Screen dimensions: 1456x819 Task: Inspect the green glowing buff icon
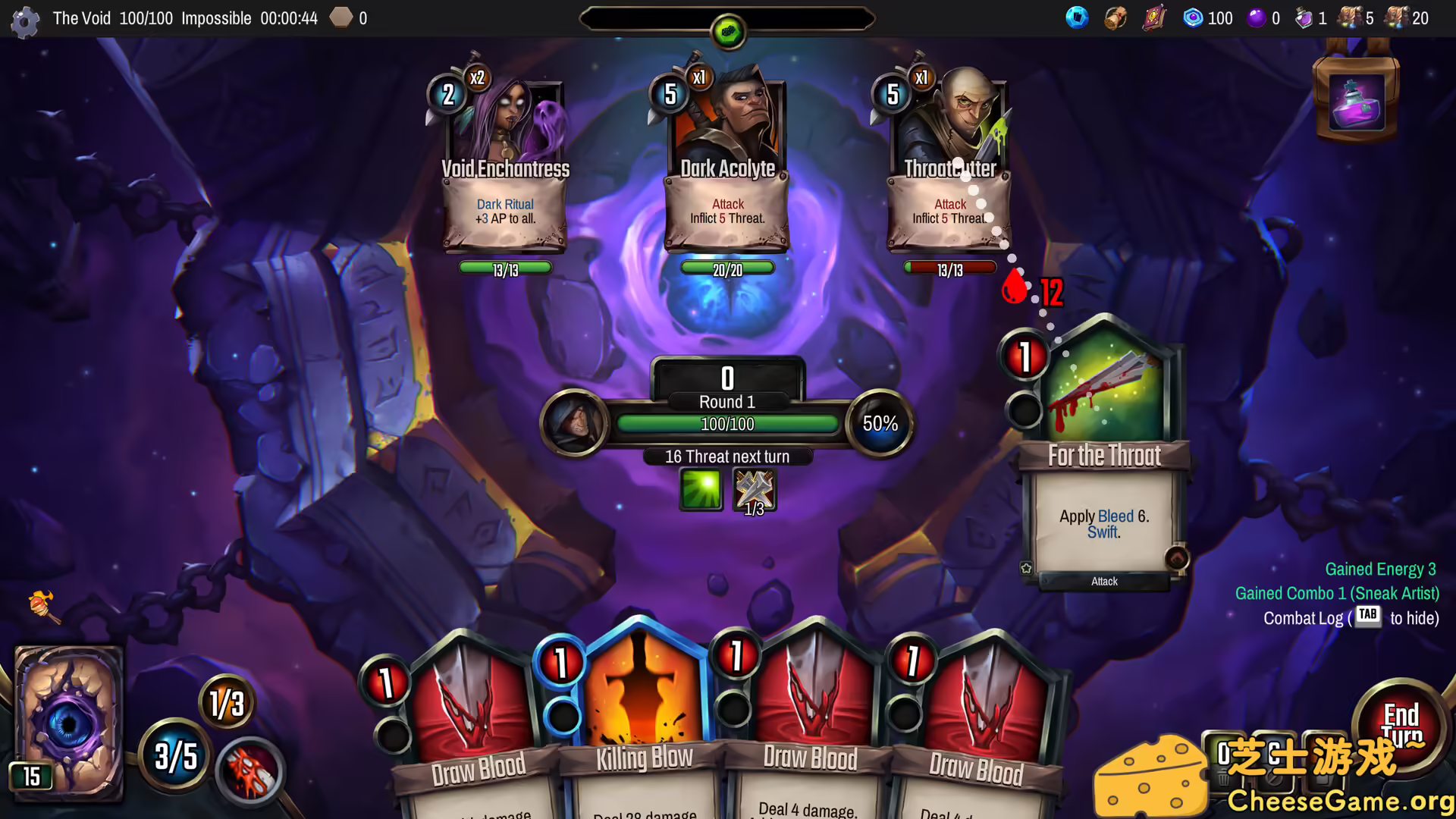701,489
